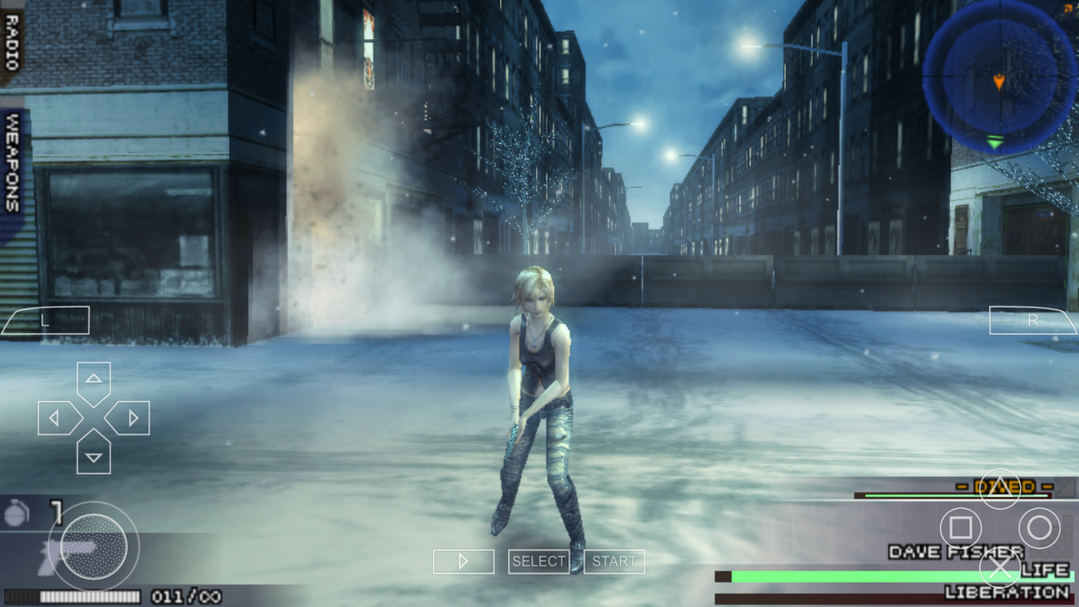Click the D-pad right arrow
The height and width of the screenshot is (607, 1079).
[132, 418]
